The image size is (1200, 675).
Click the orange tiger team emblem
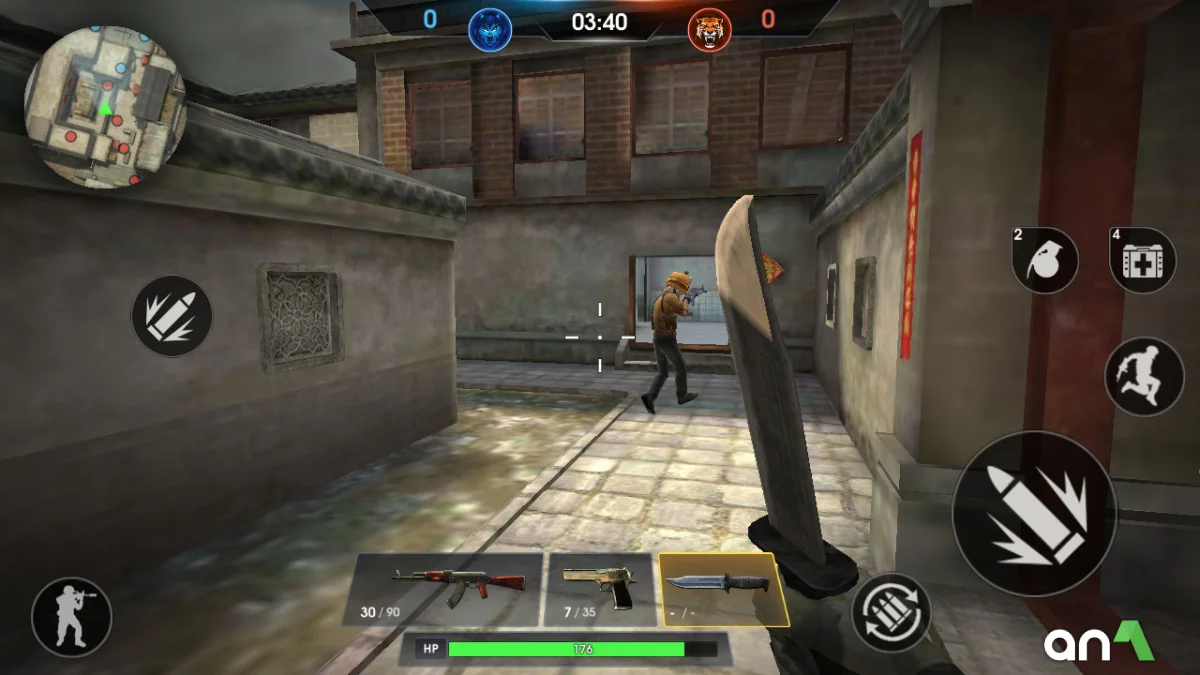click(x=709, y=30)
